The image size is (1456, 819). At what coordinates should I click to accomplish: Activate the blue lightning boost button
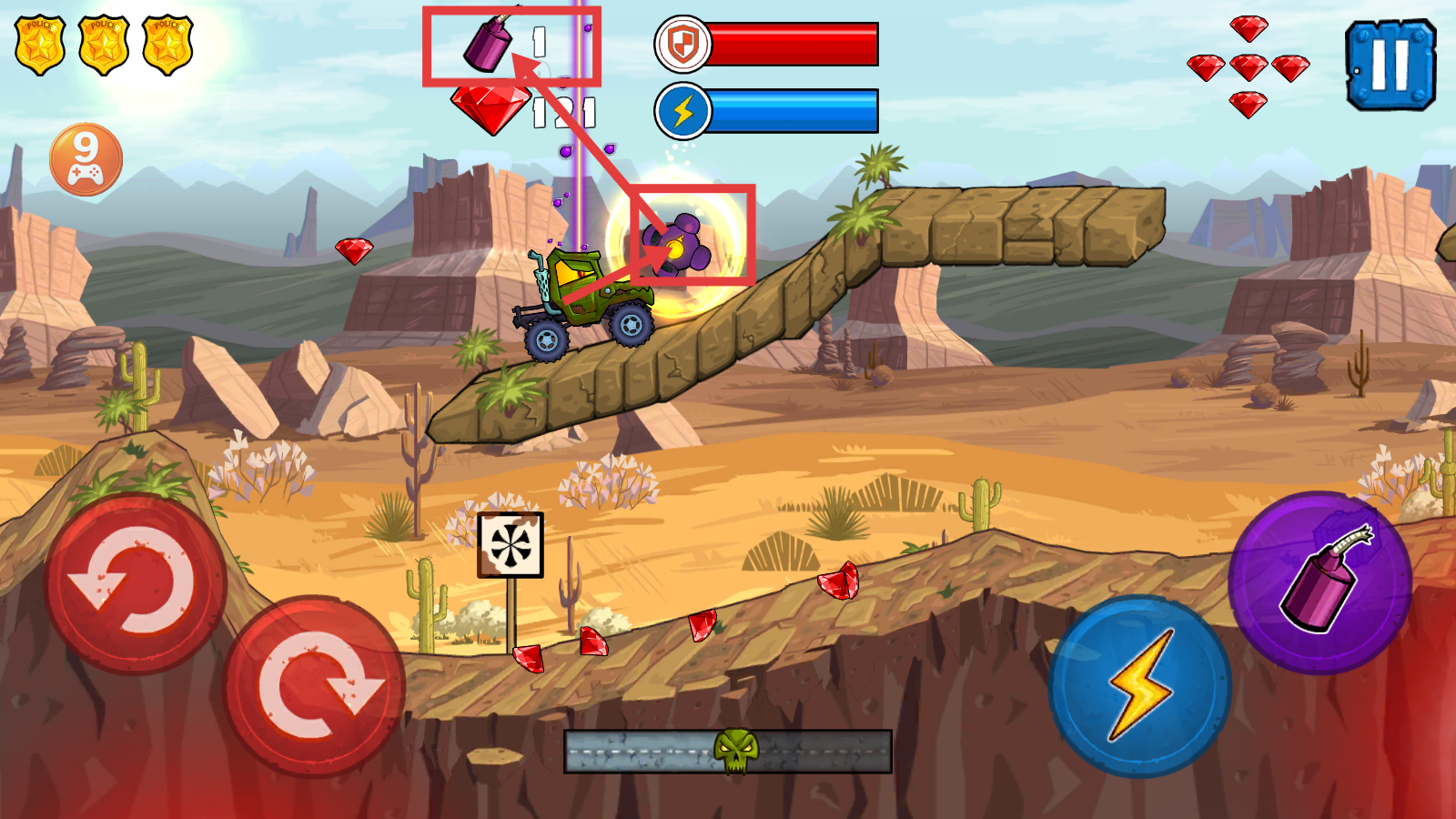click(1139, 685)
